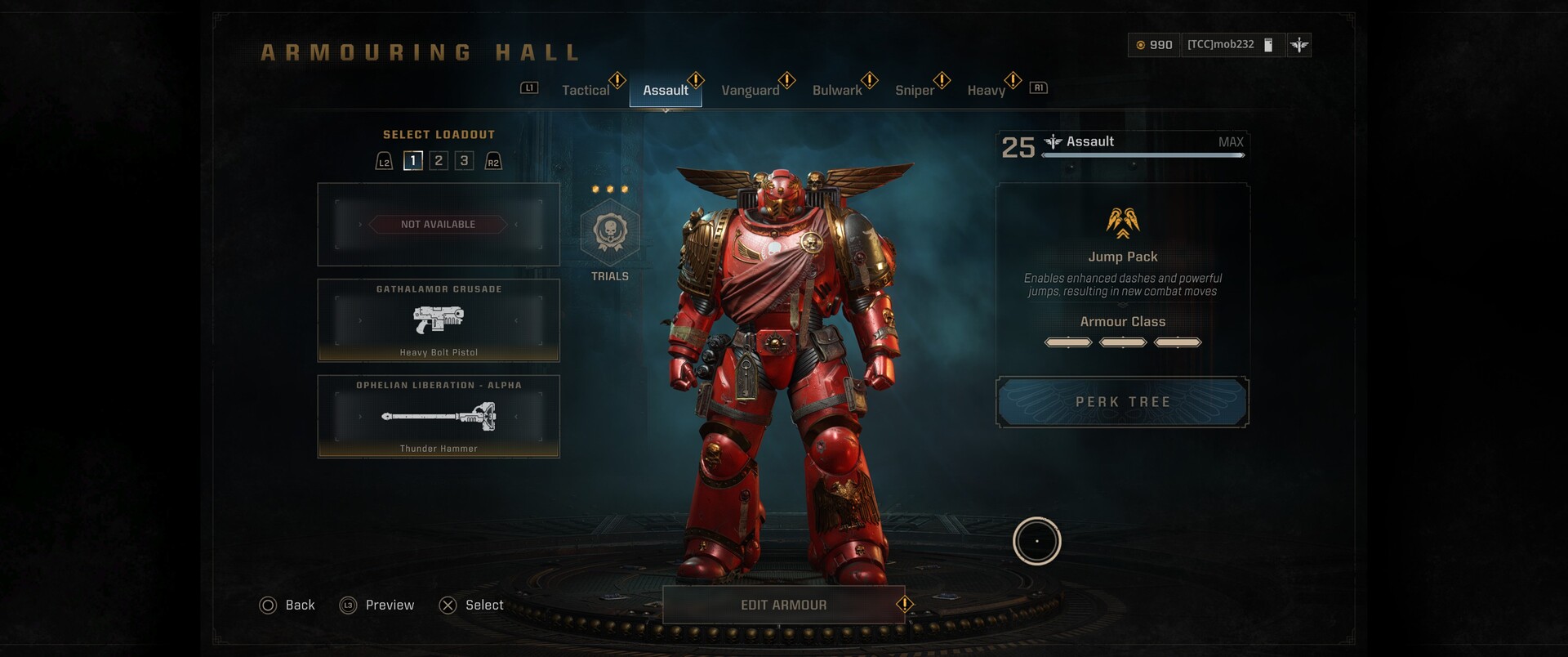Click the [TCC]mob232 player name badge
The image size is (1568, 657).
tap(1221, 45)
